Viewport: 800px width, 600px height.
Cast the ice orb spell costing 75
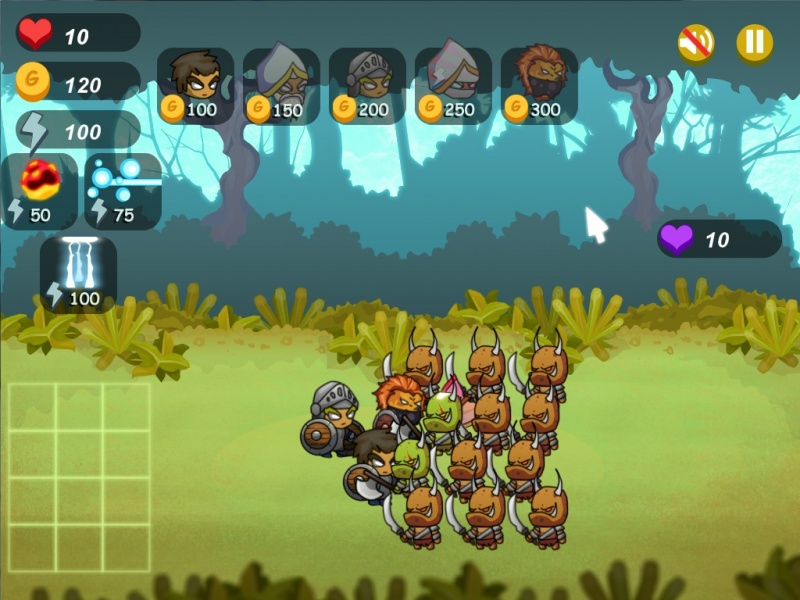[123, 191]
